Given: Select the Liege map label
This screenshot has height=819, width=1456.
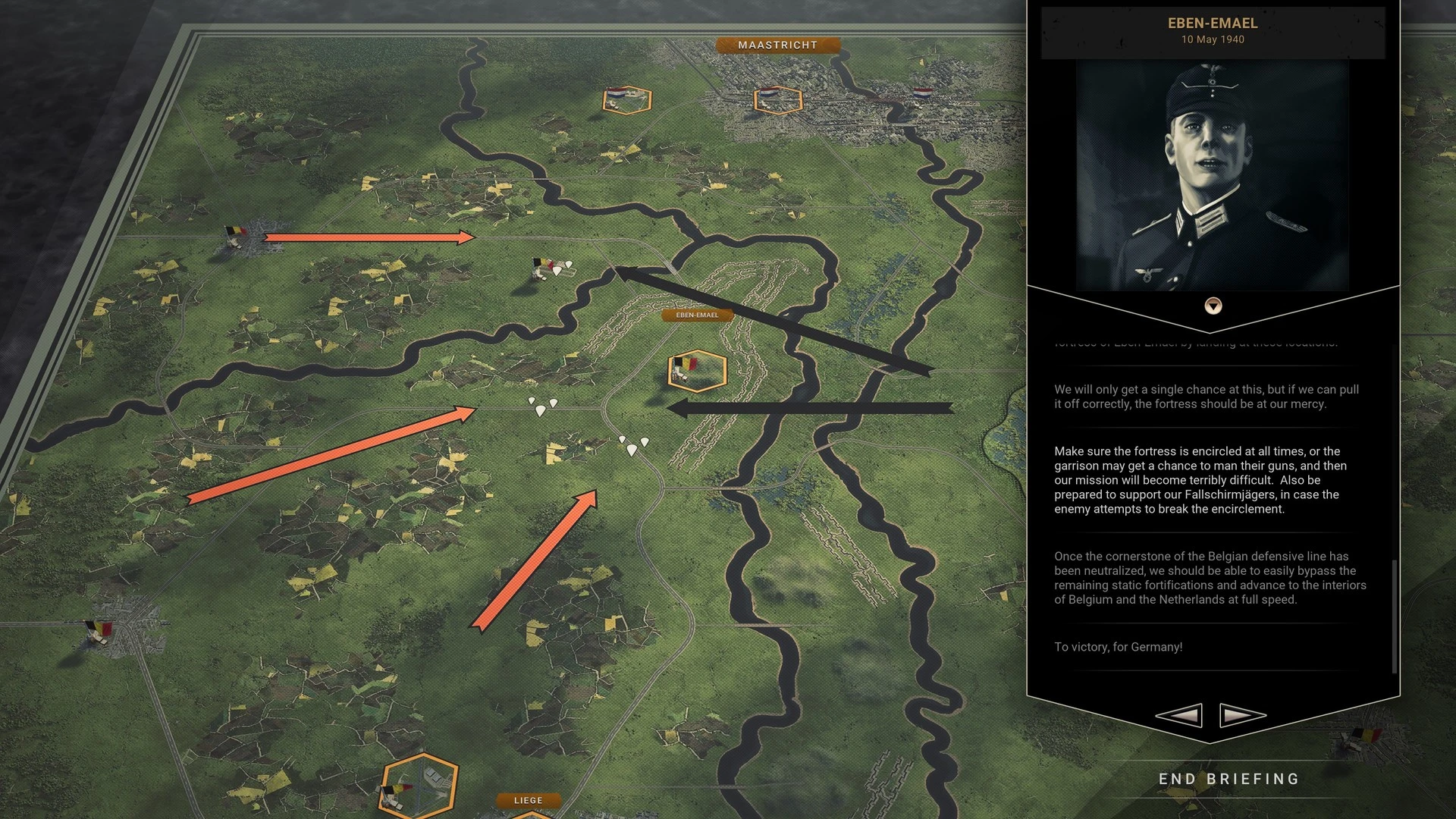Looking at the screenshot, I should [528, 800].
